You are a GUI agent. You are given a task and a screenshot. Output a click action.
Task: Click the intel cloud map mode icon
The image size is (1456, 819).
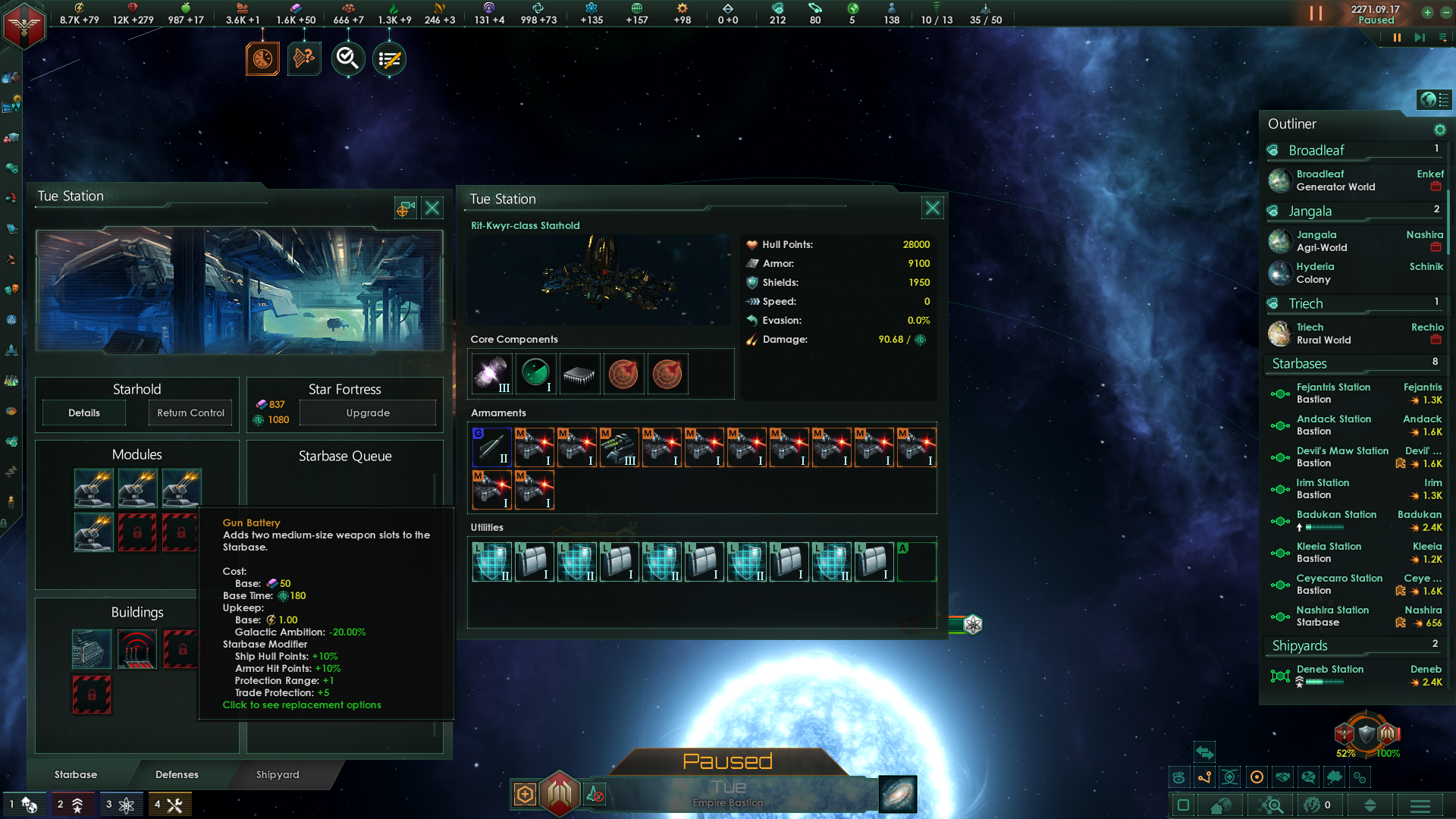pos(1335,777)
